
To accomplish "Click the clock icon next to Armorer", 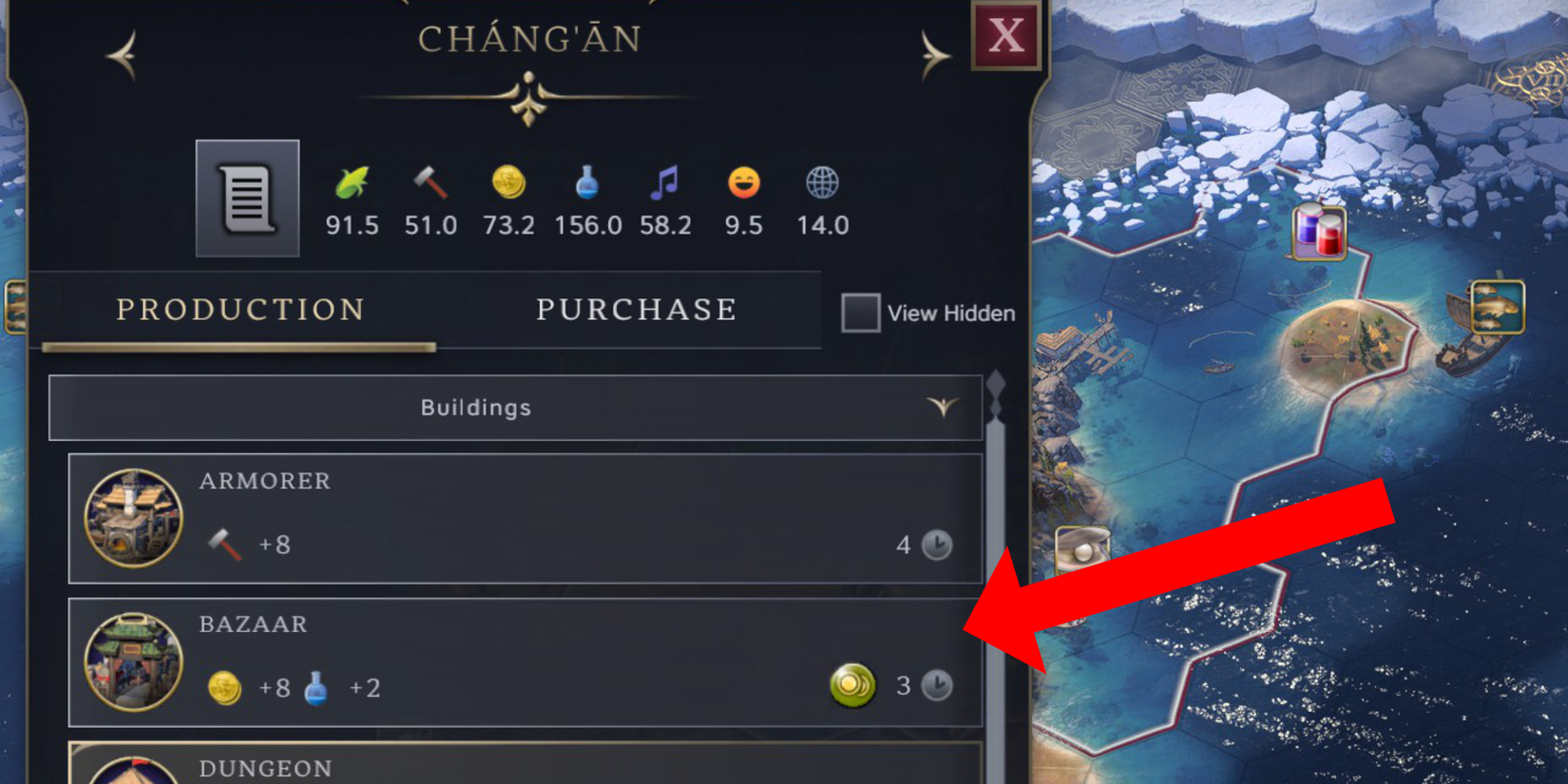I will click(935, 545).
